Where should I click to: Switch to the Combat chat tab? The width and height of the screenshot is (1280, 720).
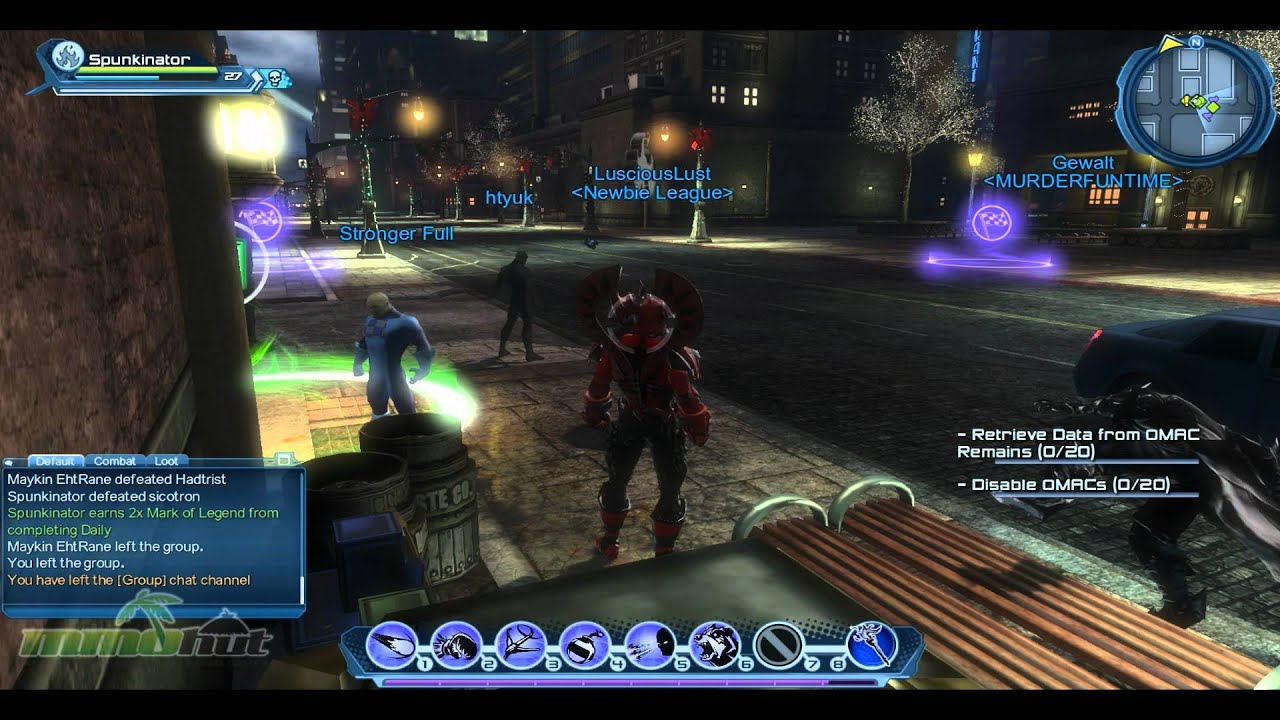pyautogui.click(x=114, y=461)
